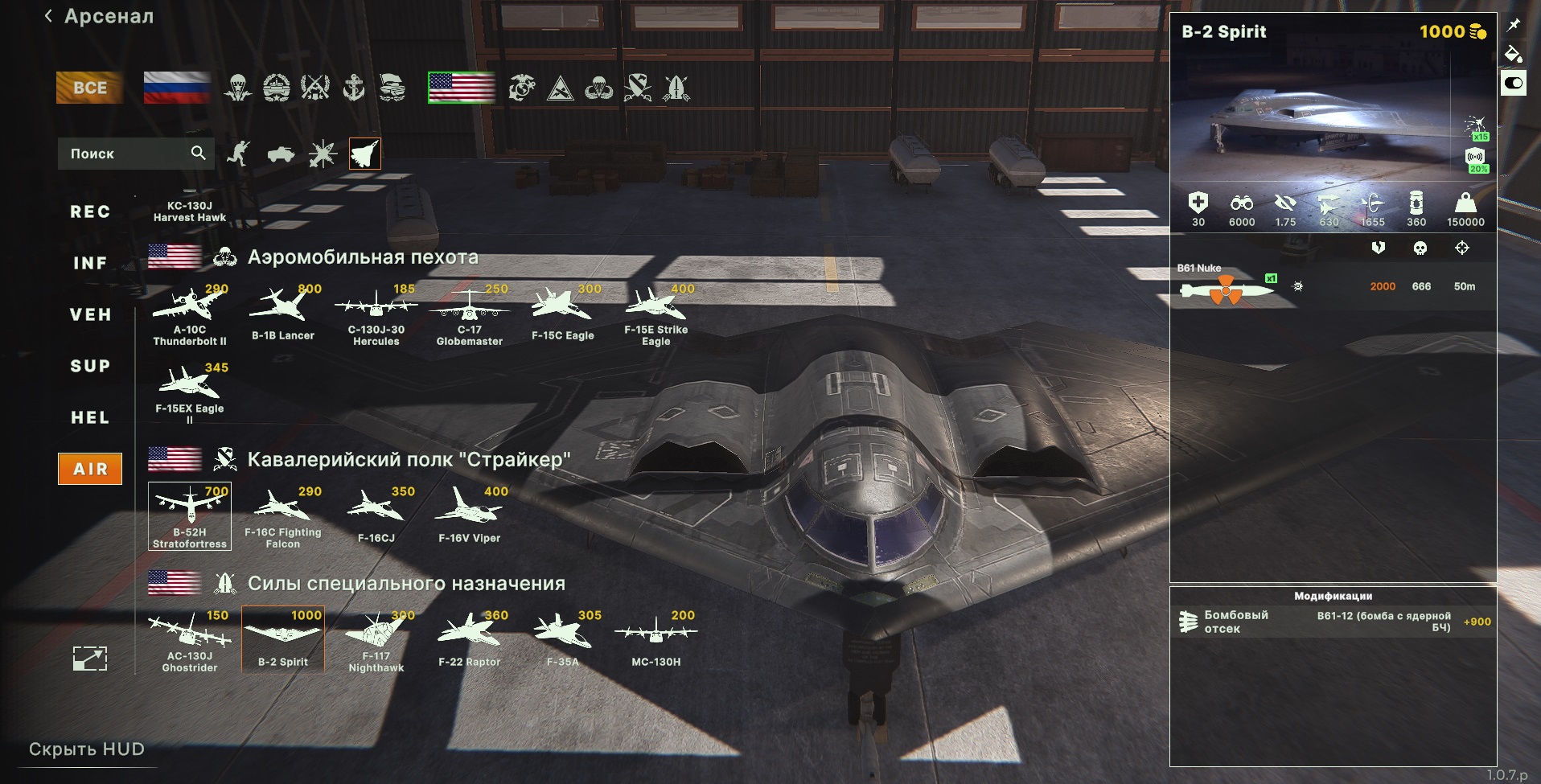Filter by the United States flag

pos(462,88)
